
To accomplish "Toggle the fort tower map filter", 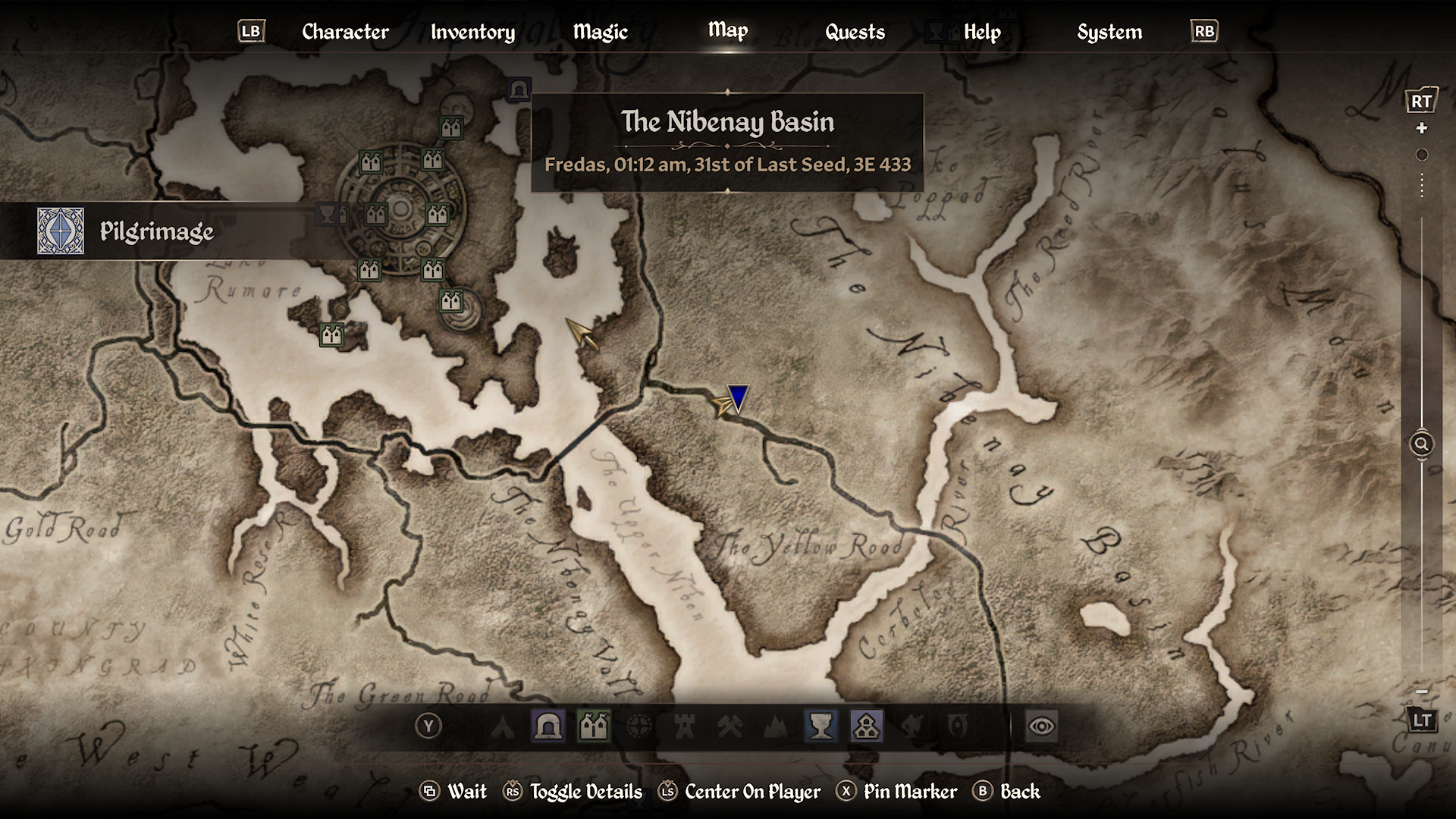I will (685, 727).
